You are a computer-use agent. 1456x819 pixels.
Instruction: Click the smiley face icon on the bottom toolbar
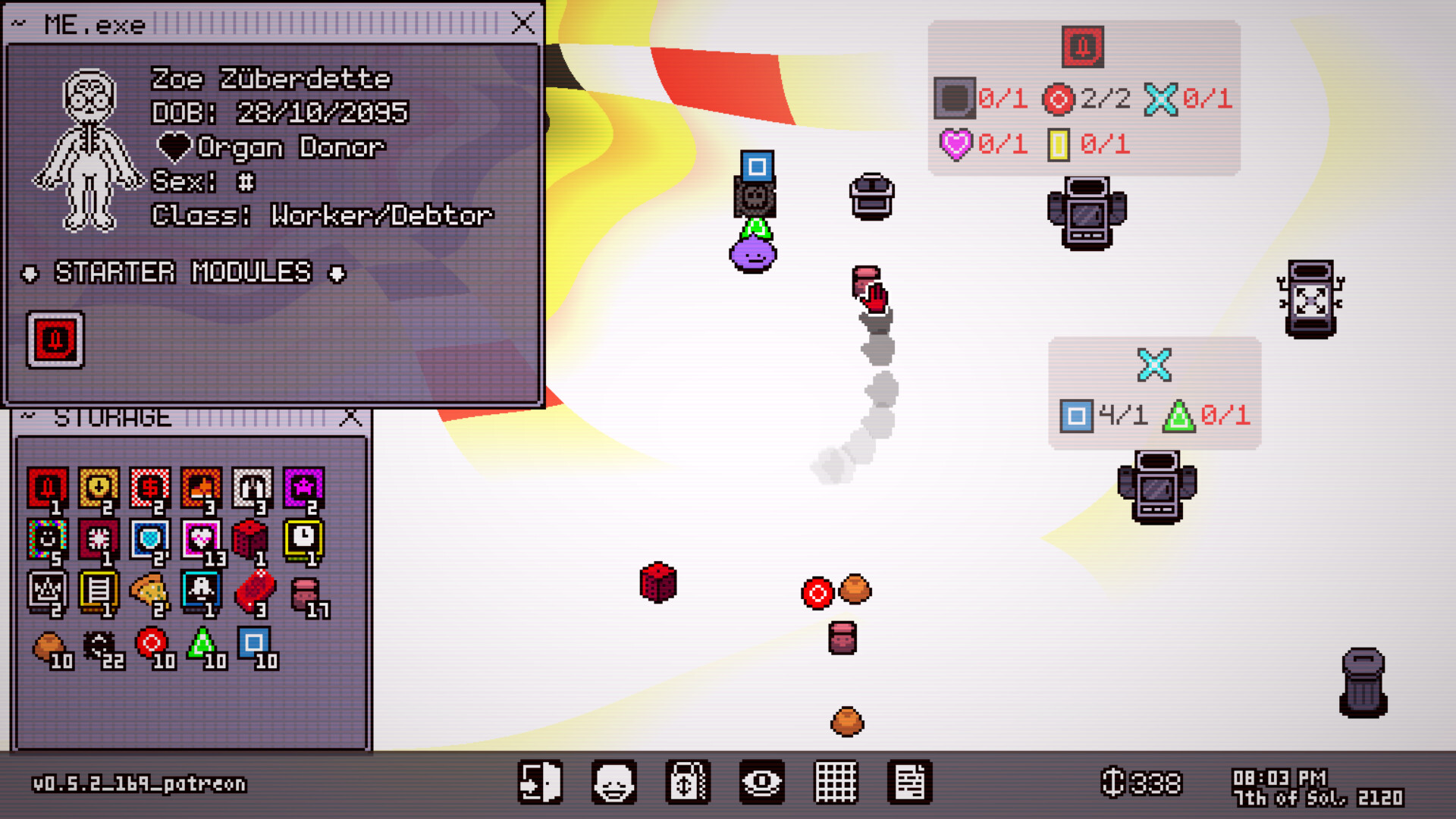(x=614, y=782)
